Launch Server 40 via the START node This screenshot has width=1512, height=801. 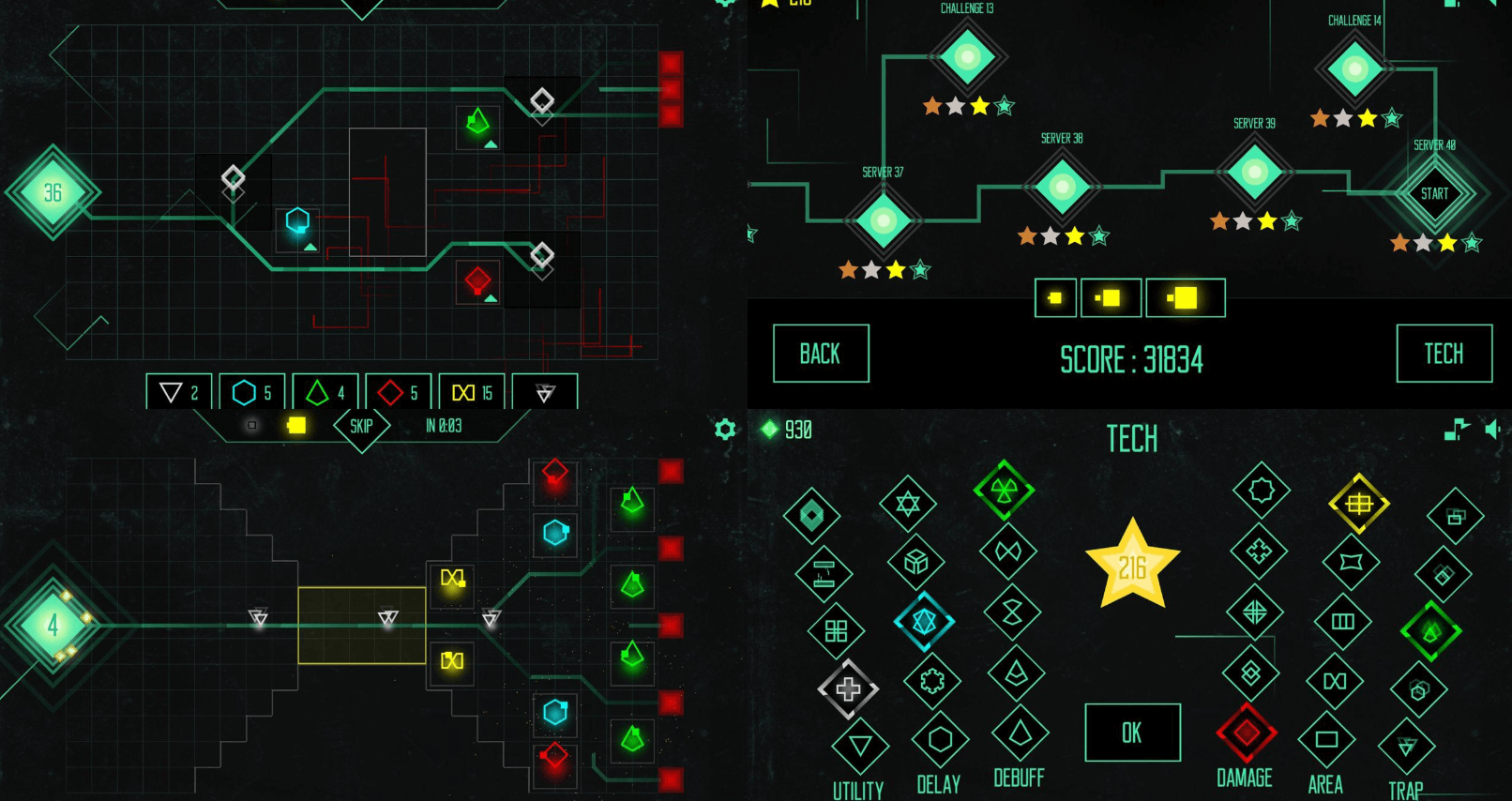1434,193
